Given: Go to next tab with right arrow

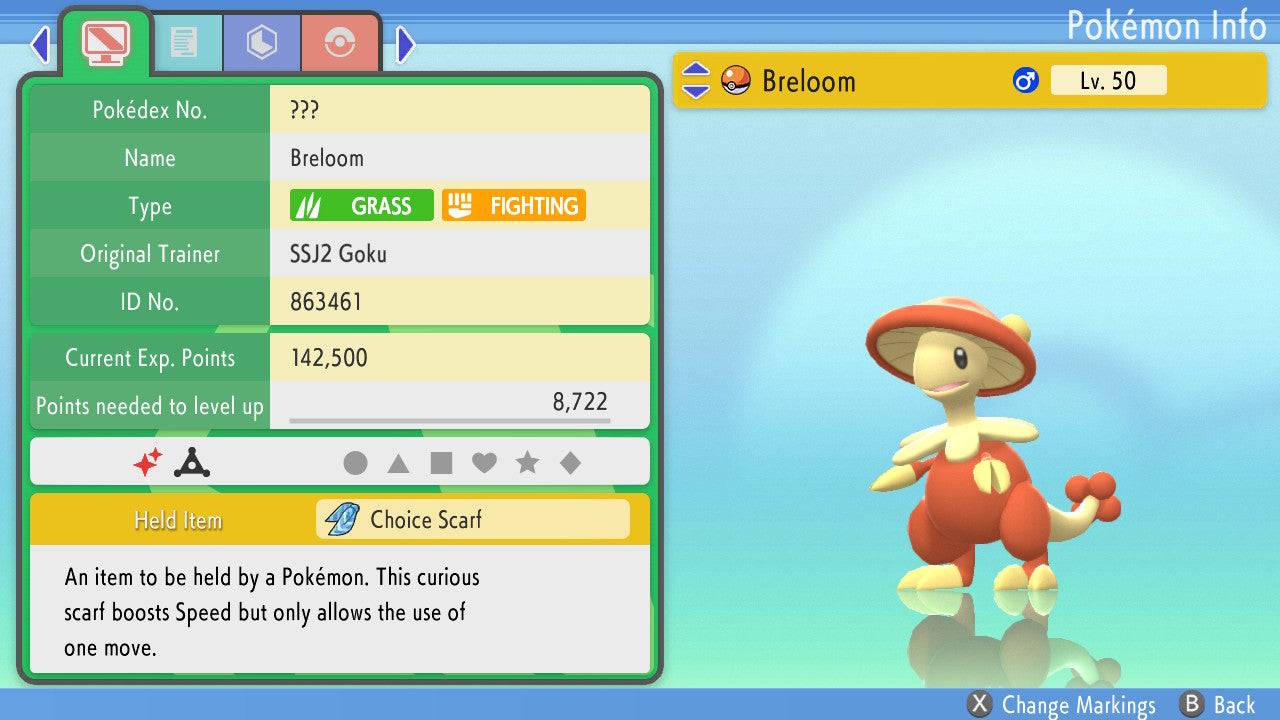Looking at the screenshot, I should [405, 44].
